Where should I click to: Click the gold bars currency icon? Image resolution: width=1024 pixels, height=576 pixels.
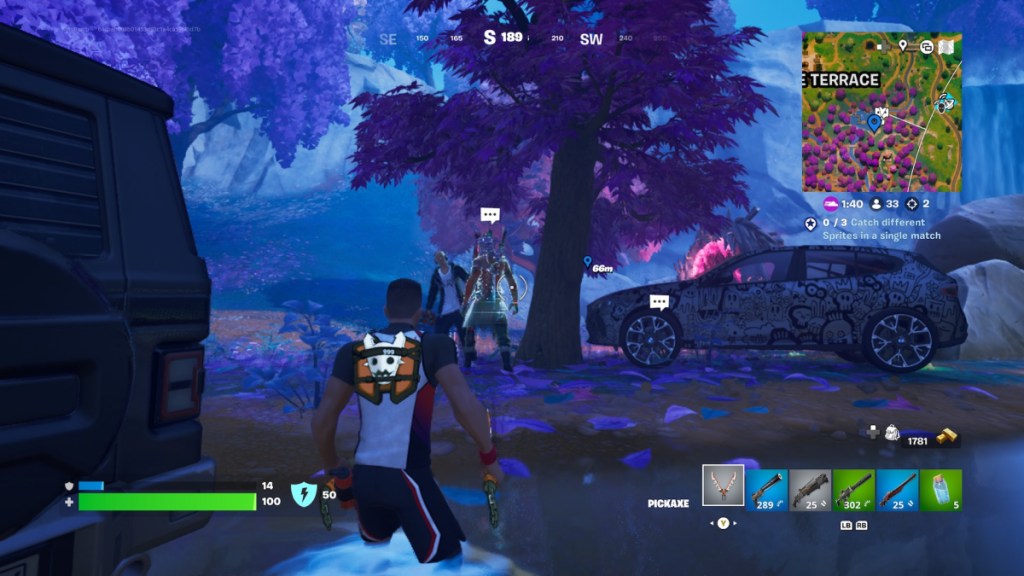tap(945, 438)
